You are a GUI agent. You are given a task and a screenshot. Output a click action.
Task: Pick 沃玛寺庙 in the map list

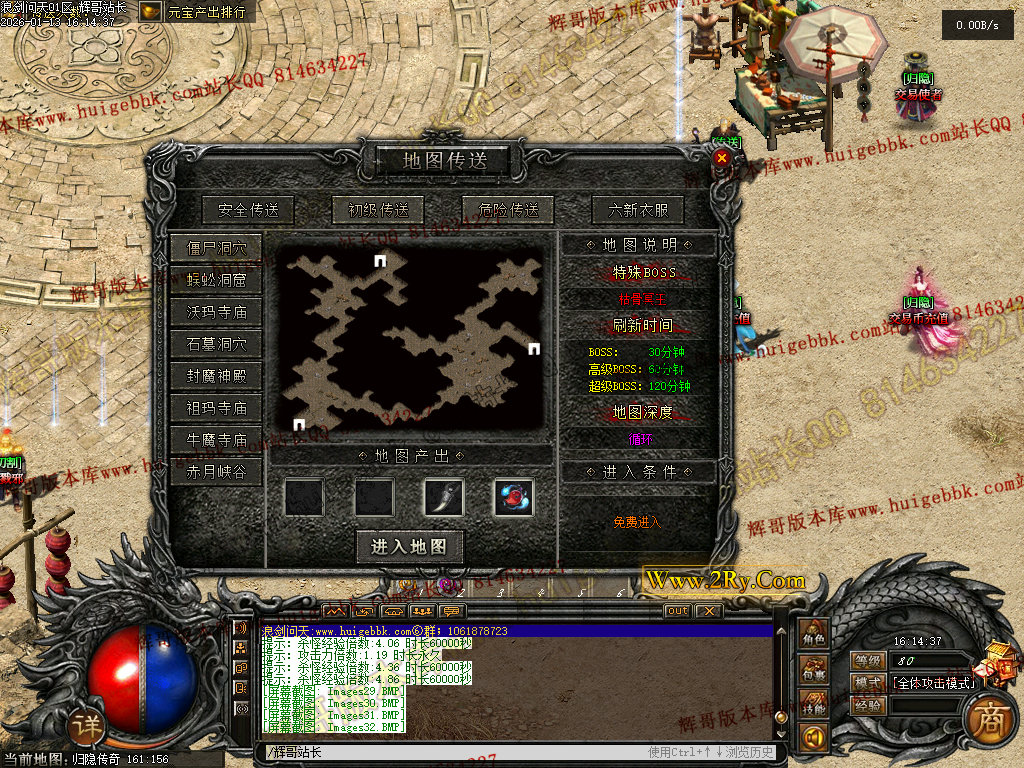coord(216,312)
